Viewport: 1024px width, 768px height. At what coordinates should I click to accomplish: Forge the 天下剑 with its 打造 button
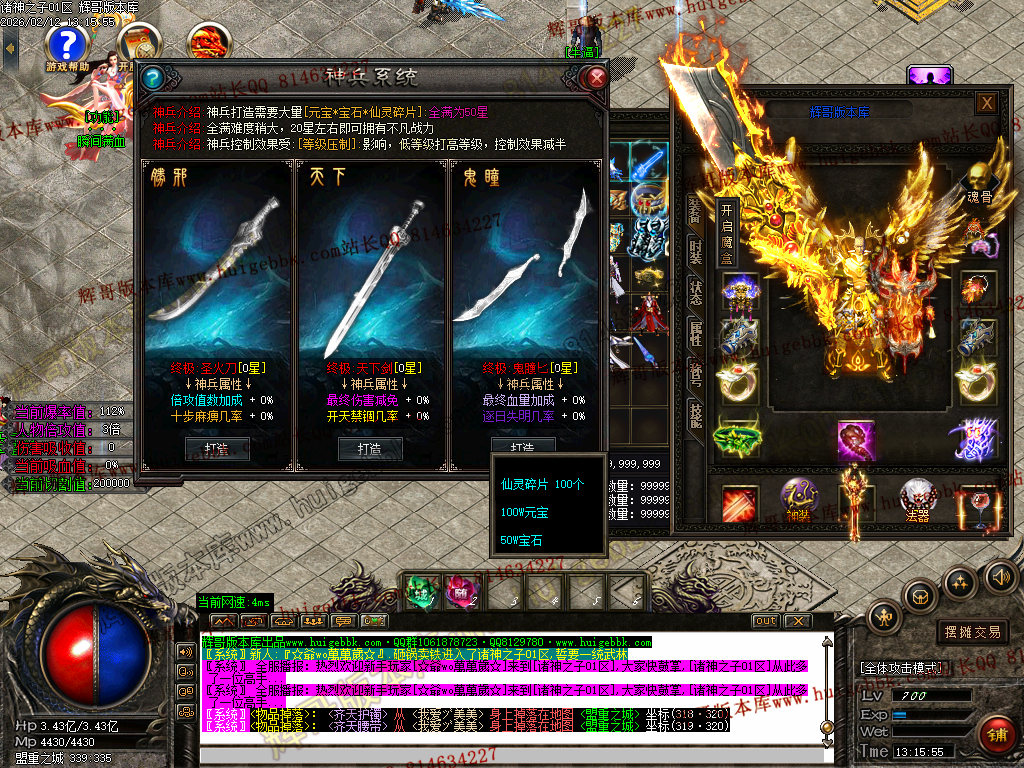pos(370,449)
